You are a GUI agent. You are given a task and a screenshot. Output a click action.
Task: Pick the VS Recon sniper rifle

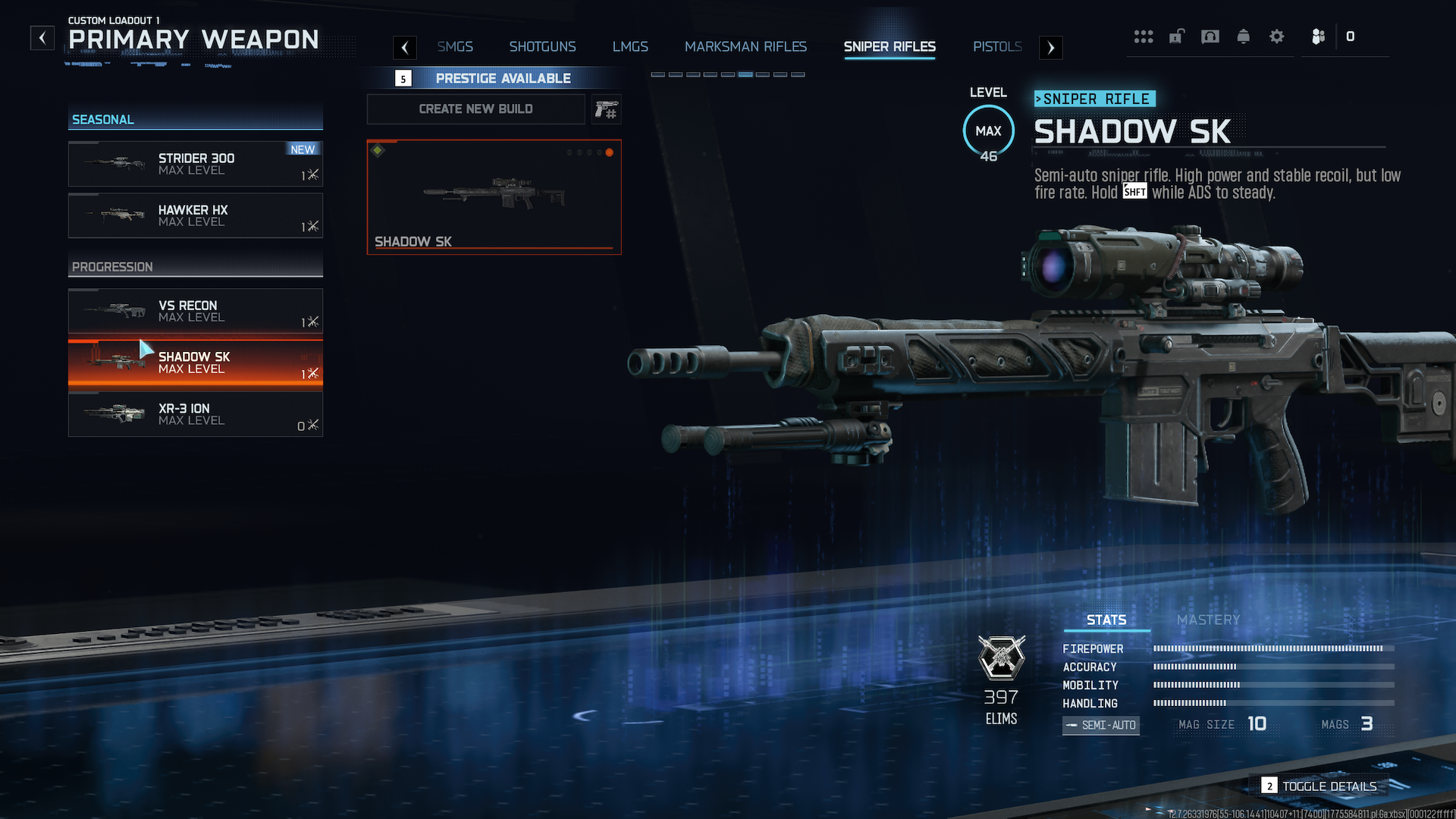[x=196, y=311]
